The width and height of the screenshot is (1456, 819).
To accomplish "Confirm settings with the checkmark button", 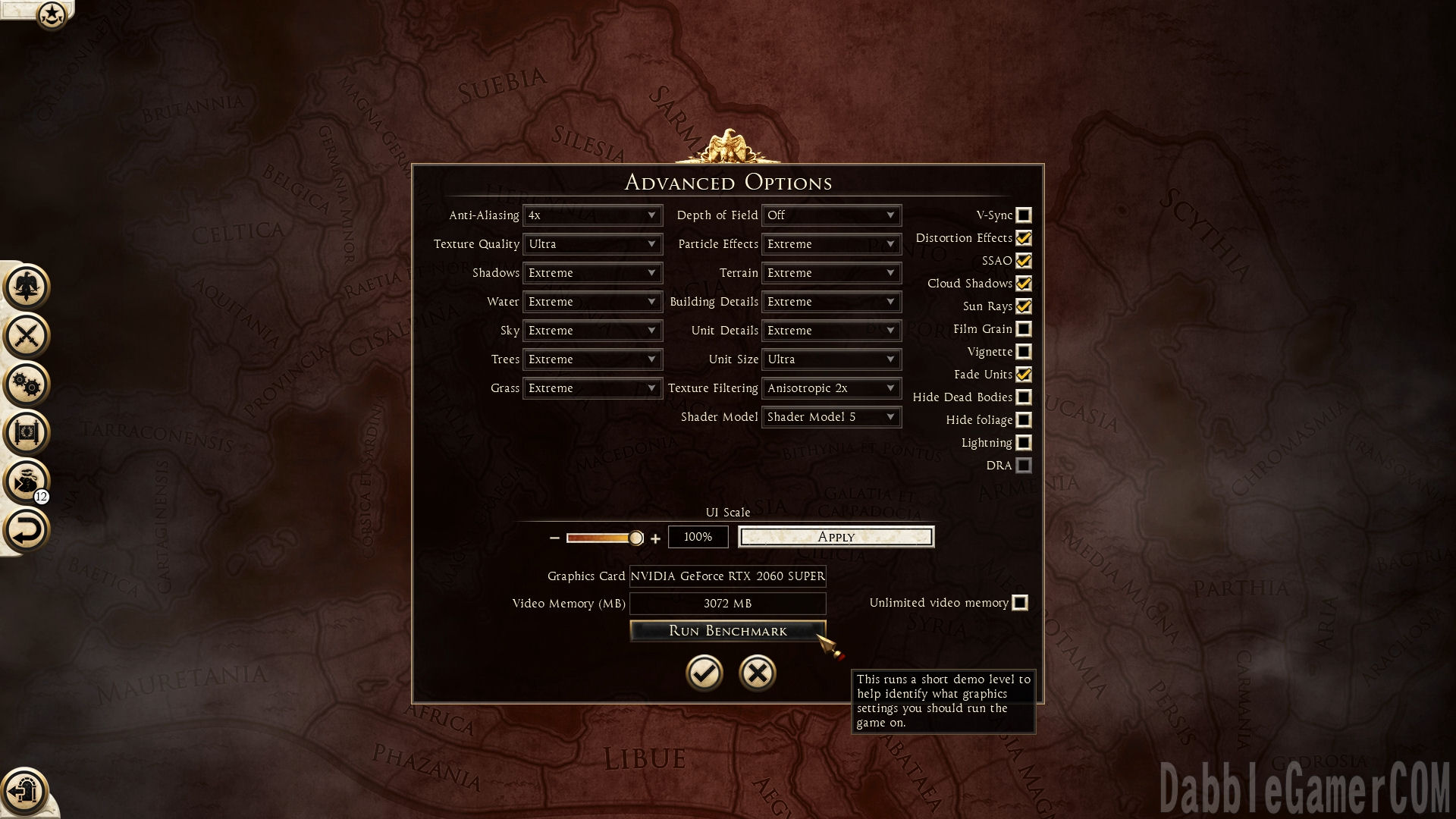I will [704, 673].
